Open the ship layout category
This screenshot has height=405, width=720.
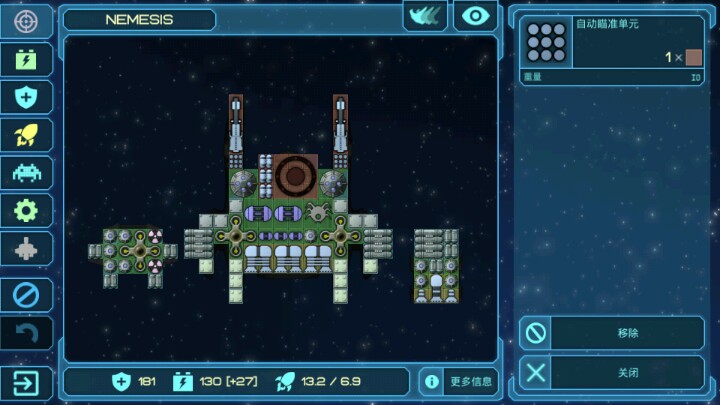pyautogui.click(x=26, y=248)
